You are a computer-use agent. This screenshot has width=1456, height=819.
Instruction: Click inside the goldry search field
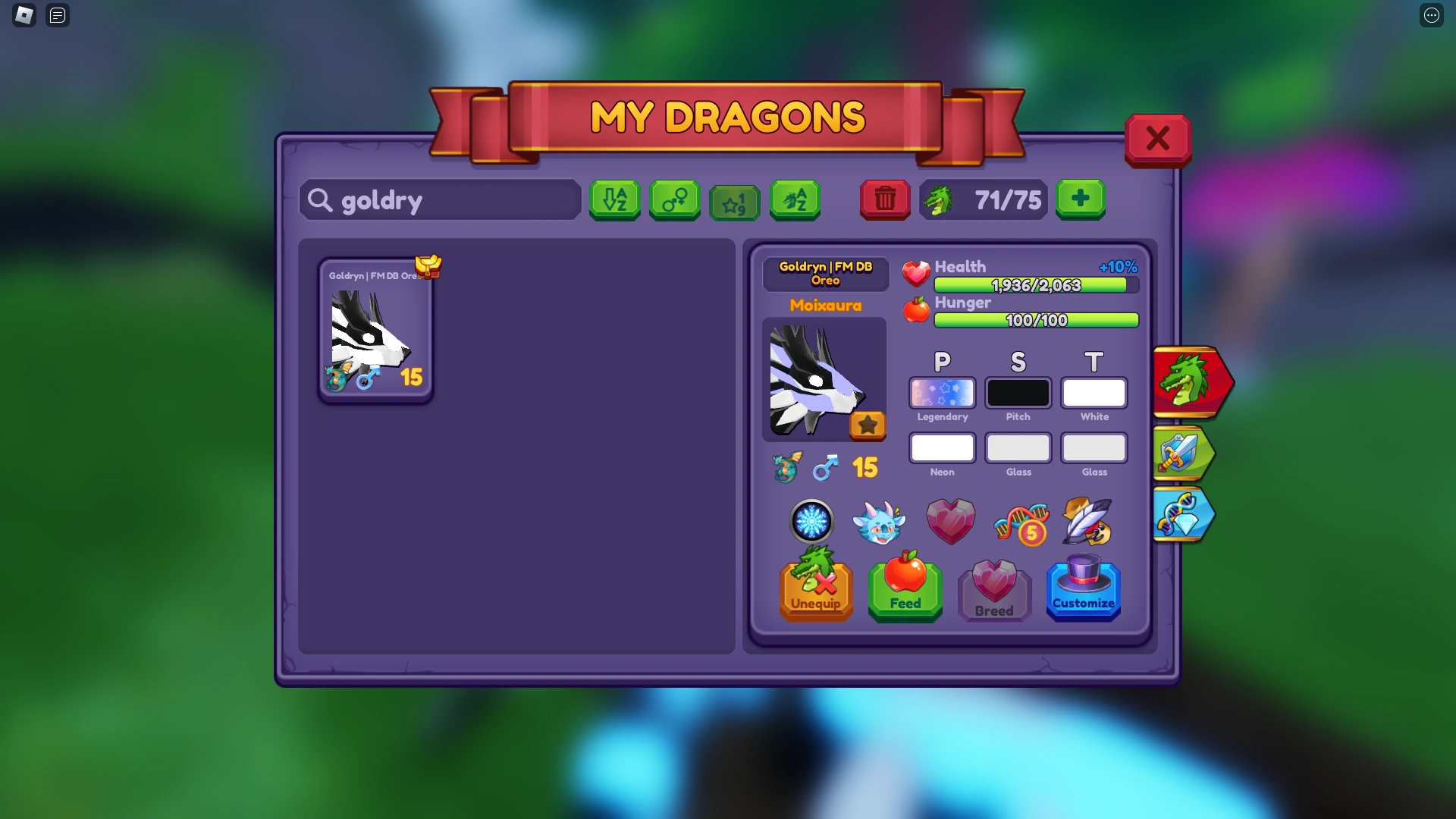point(440,200)
